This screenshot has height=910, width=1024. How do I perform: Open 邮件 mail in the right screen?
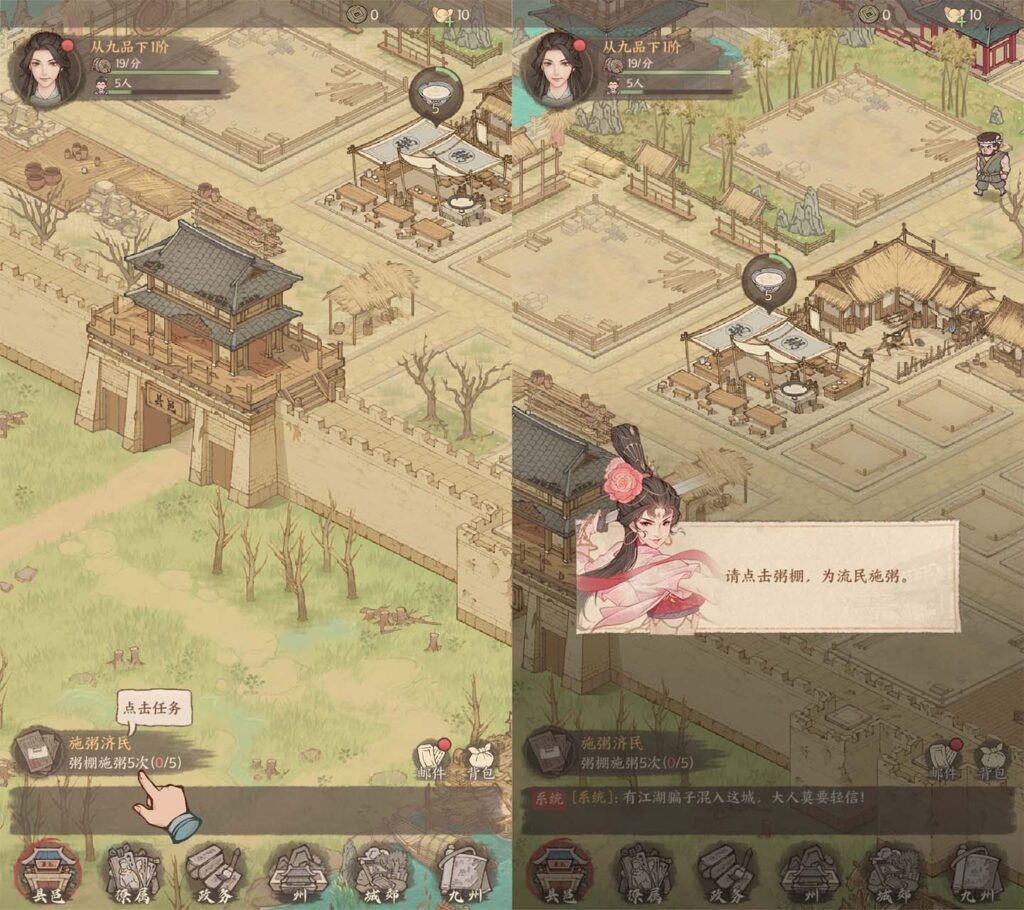point(944,760)
